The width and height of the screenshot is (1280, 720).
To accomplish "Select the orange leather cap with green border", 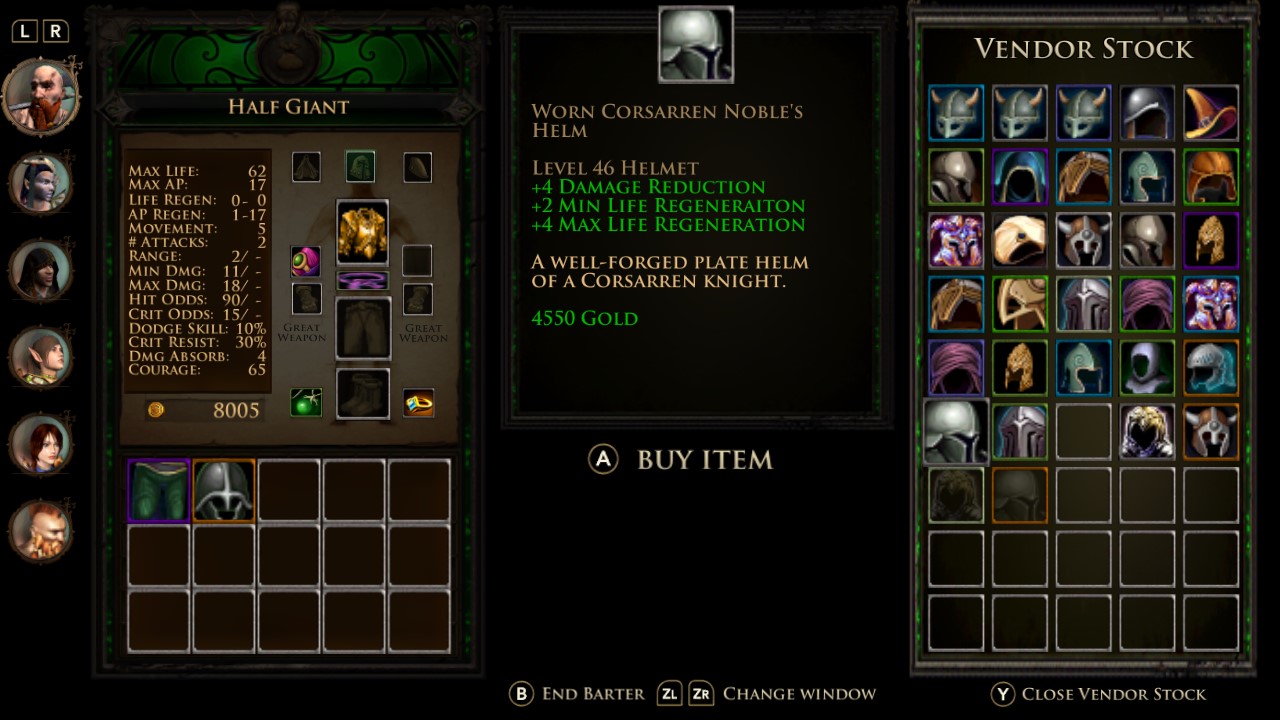I will (x=1211, y=176).
